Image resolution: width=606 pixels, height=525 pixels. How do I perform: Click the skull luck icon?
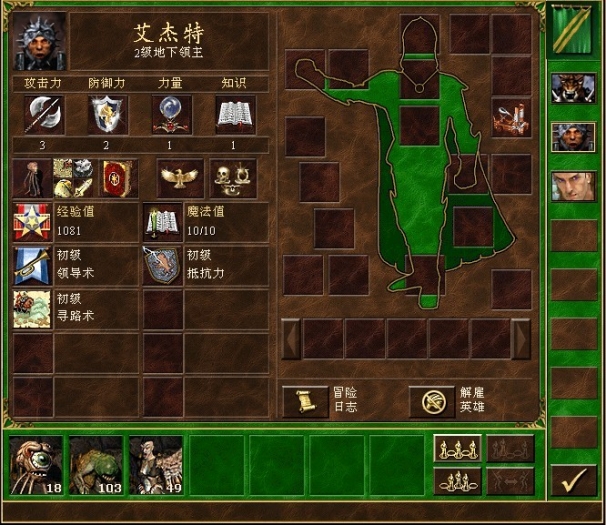pos(233,177)
